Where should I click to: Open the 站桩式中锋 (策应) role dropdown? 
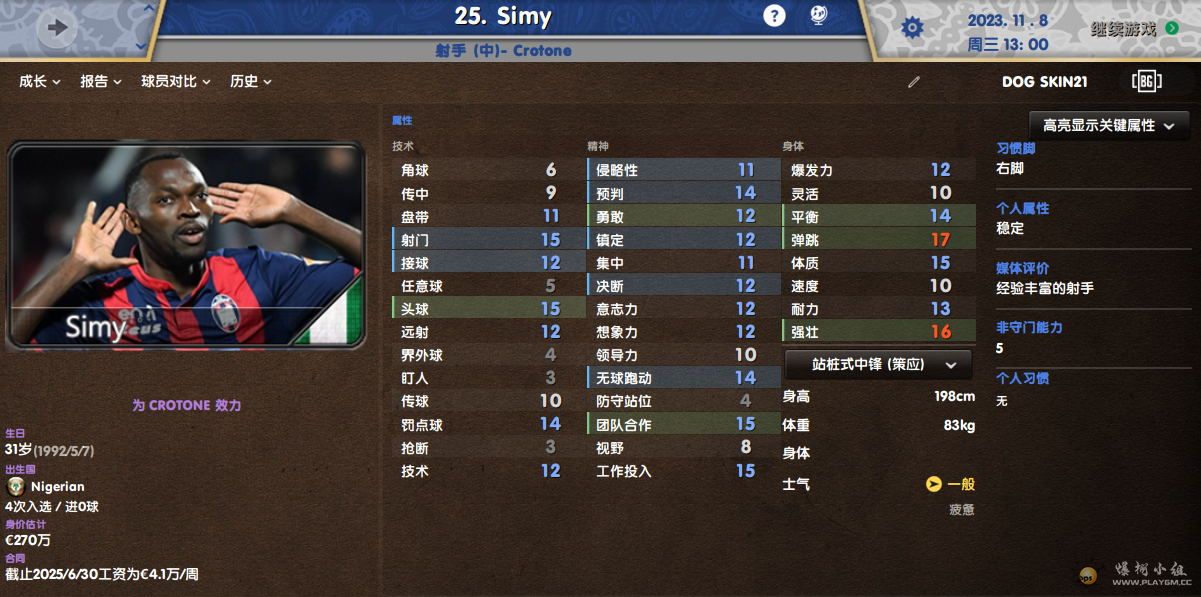point(878,365)
